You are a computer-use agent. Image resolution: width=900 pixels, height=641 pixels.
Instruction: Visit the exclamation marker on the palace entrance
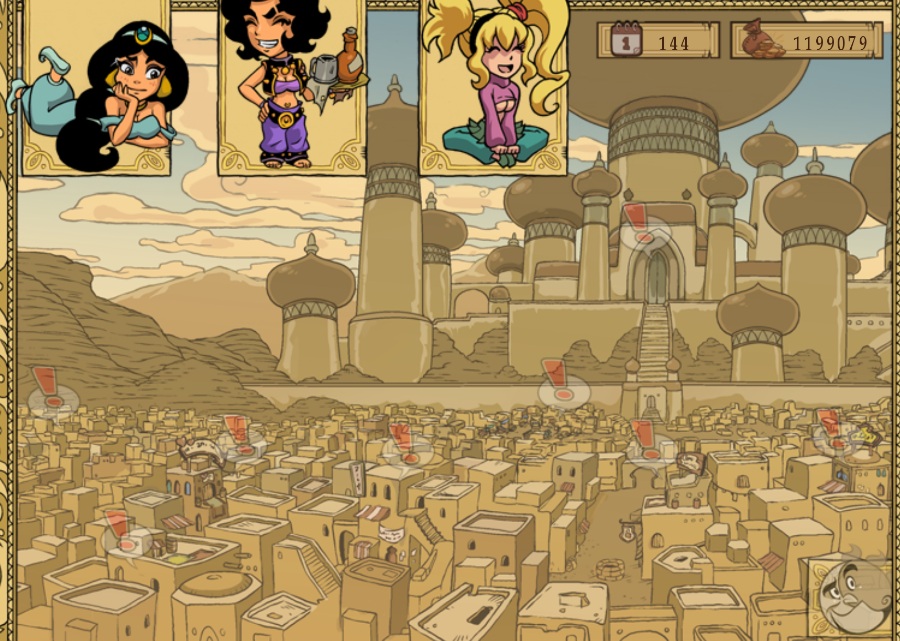pyautogui.click(x=638, y=227)
